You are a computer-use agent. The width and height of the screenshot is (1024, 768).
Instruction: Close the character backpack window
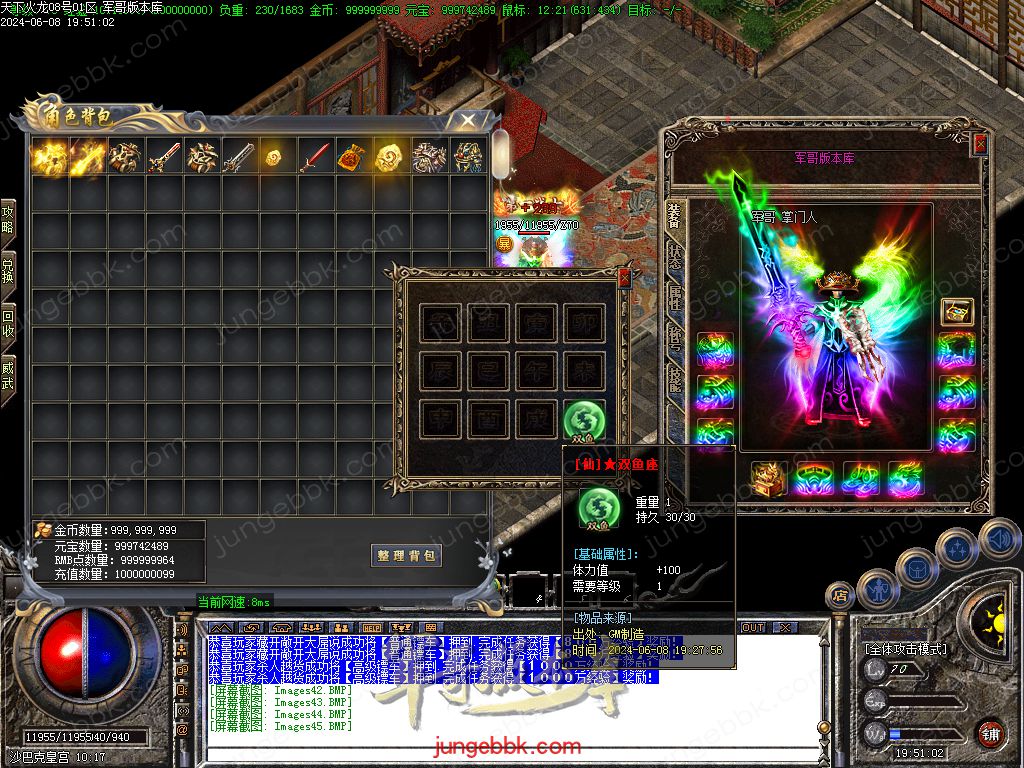[466, 120]
